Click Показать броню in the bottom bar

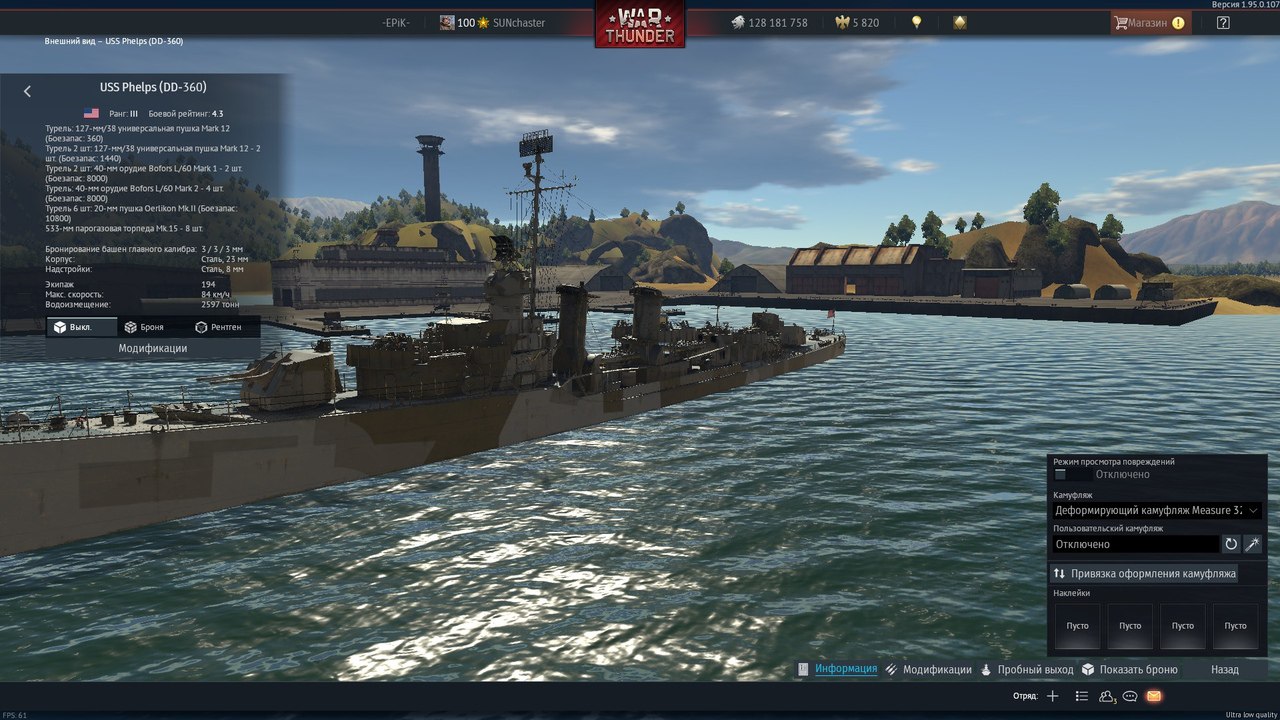pyautogui.click(x=1129, y=669)
